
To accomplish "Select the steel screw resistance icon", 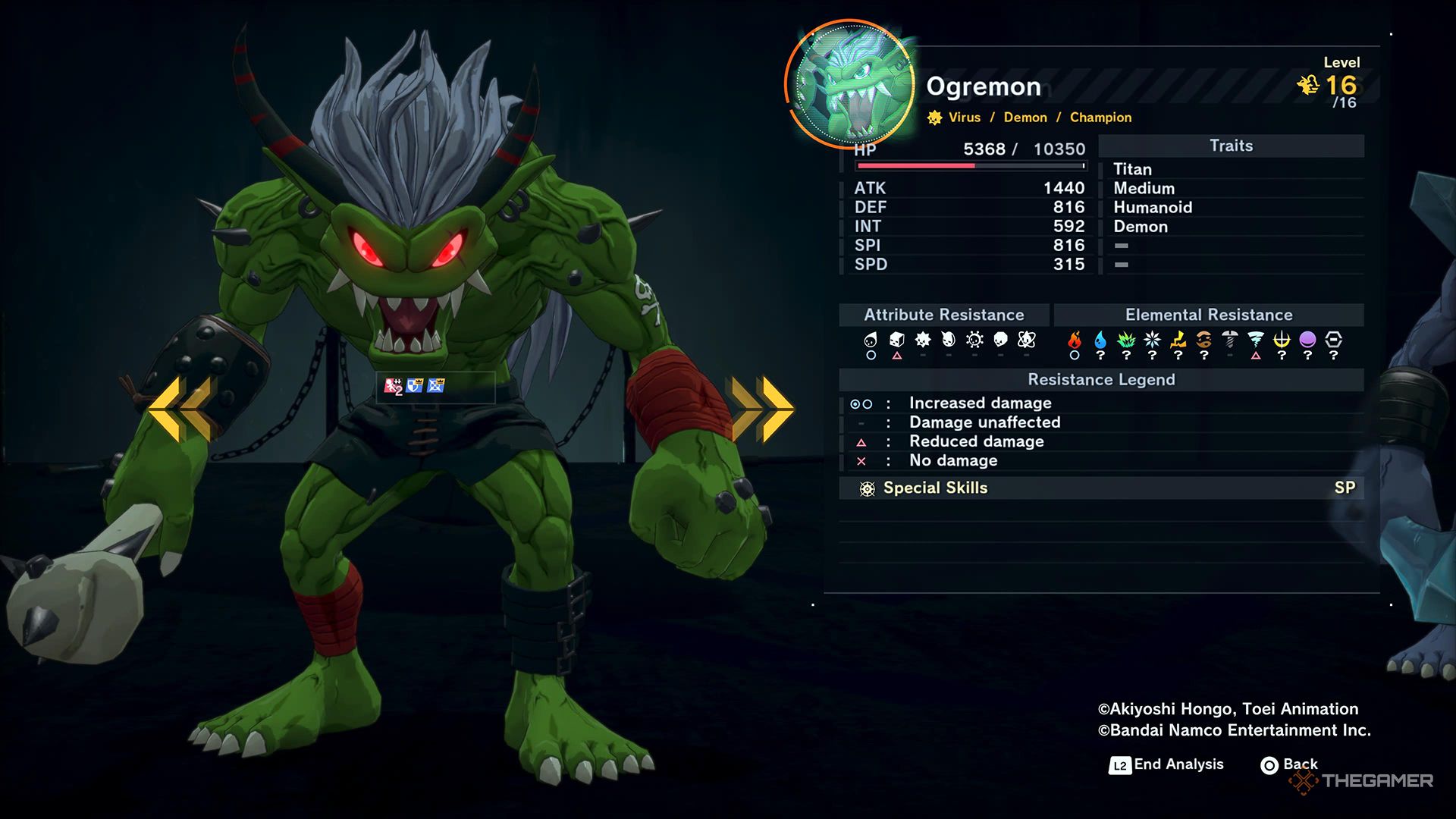I will point(1230,340).
